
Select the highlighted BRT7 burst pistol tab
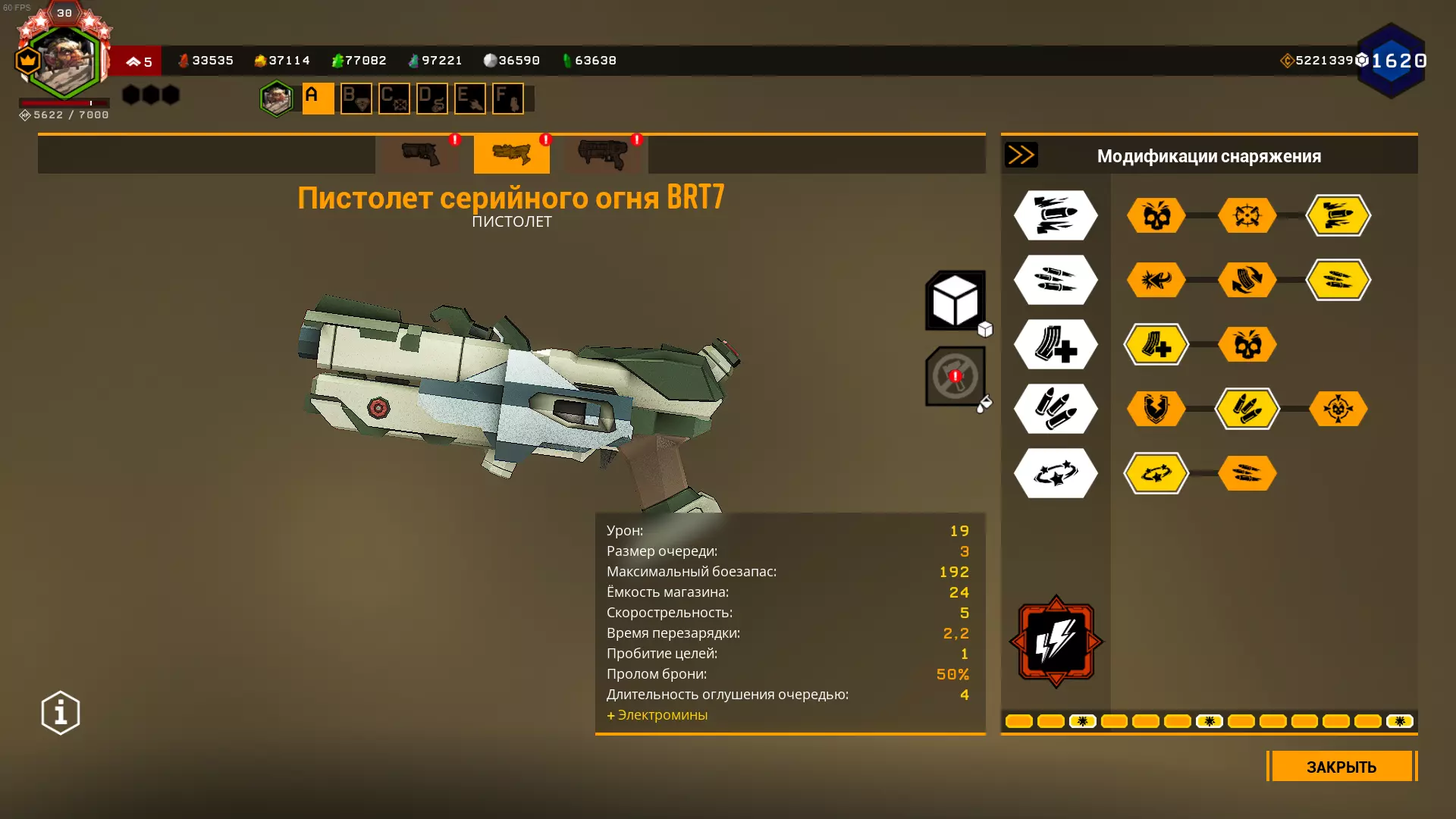(512, 154)
